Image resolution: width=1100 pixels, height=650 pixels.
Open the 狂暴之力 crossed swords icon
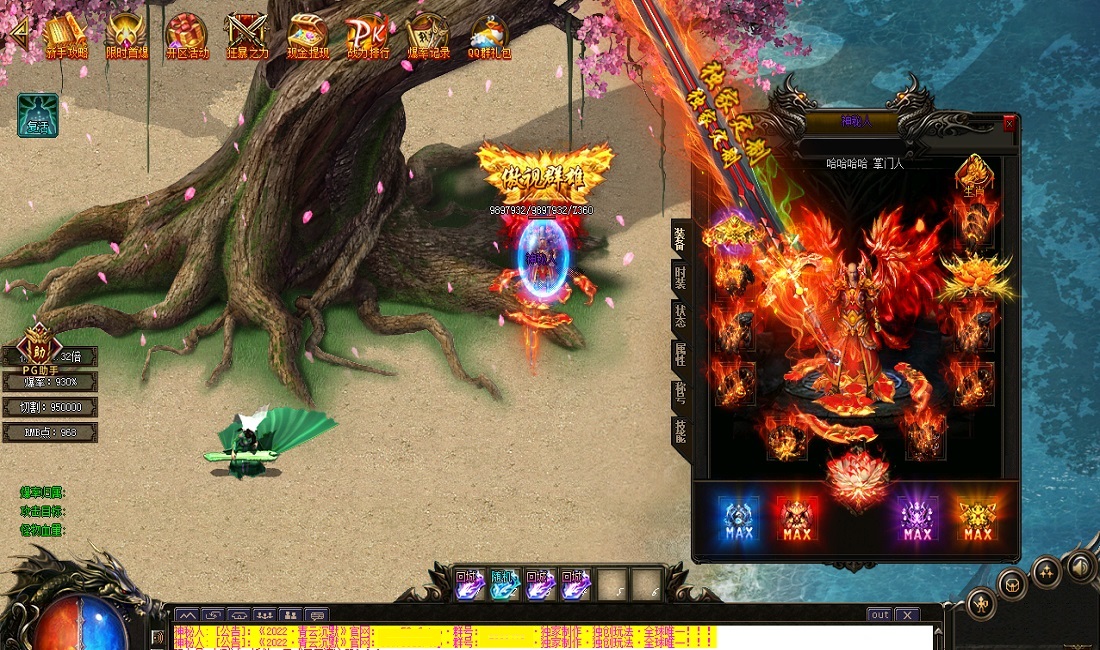click(246, 37)
